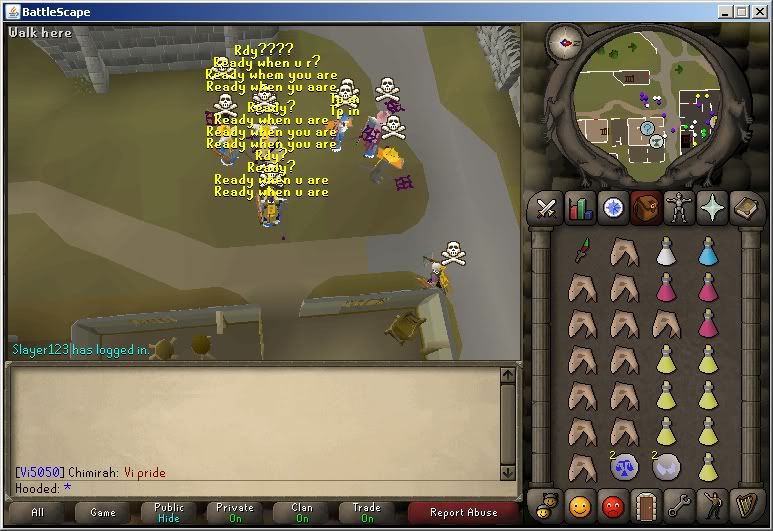Click the compass beside the minimap
Screen dimensions: 773x531
tap(571, 43)
